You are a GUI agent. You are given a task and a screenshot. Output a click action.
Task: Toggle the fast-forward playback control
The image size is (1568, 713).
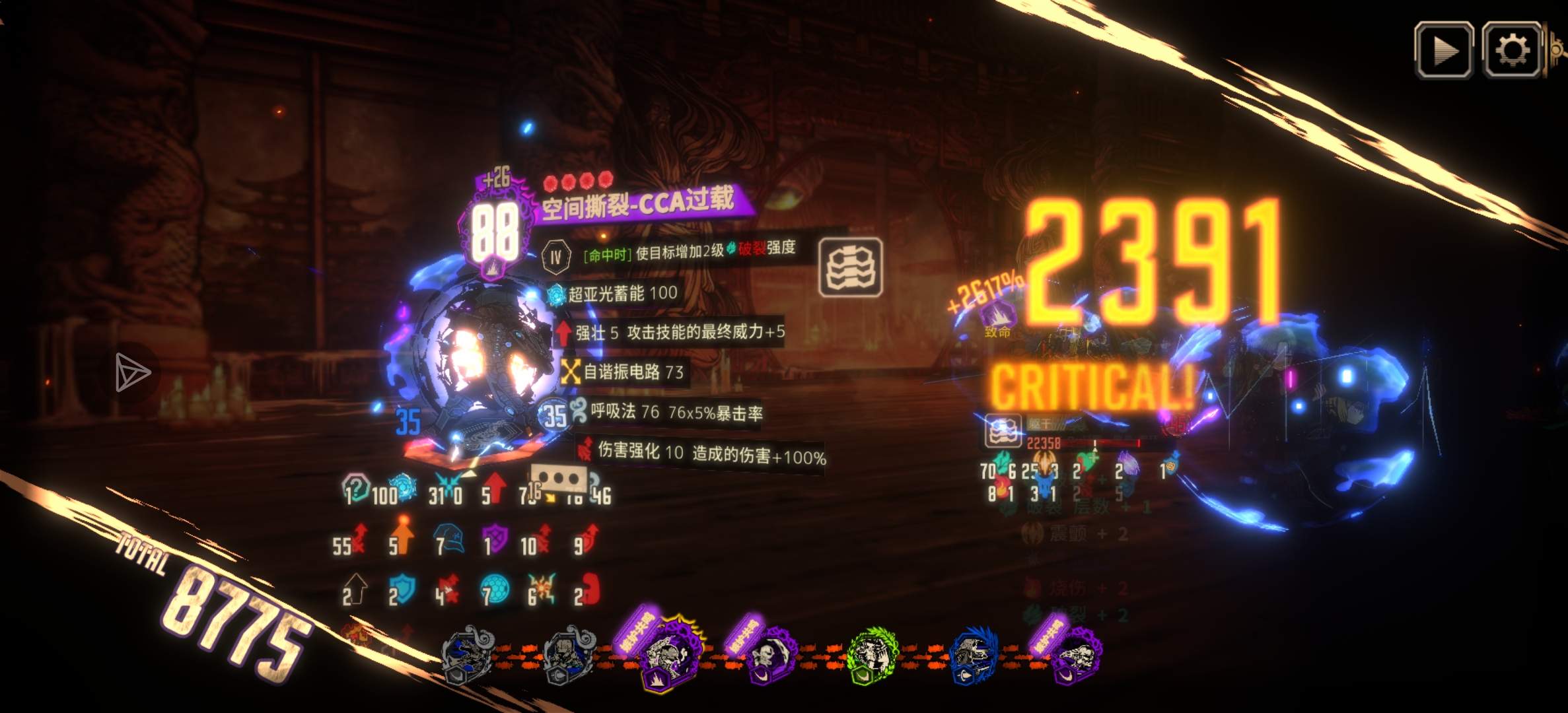pos(1443,48)
